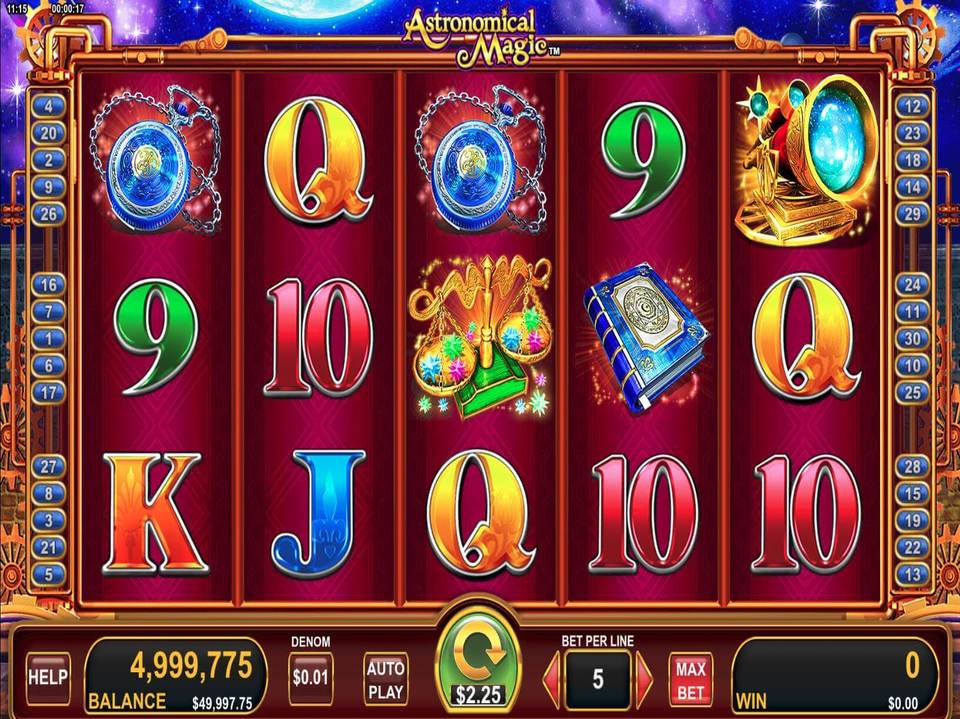Select payline 27 marker
The image size is (960, 719).
[48, 466]
